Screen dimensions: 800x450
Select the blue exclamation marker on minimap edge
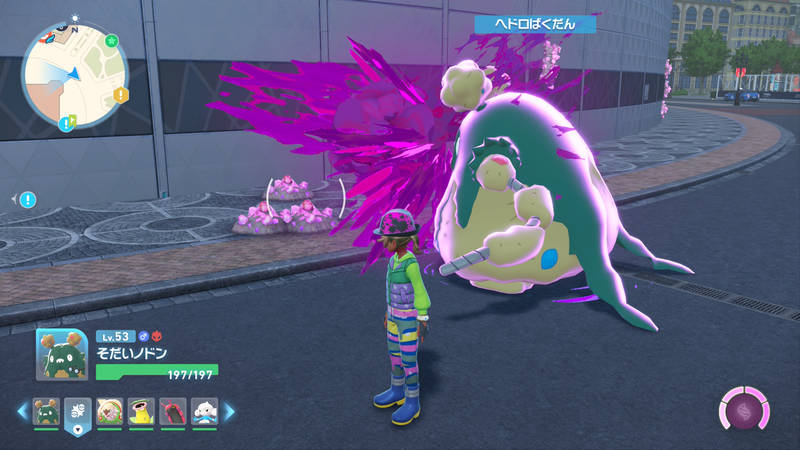pos(67,124)
